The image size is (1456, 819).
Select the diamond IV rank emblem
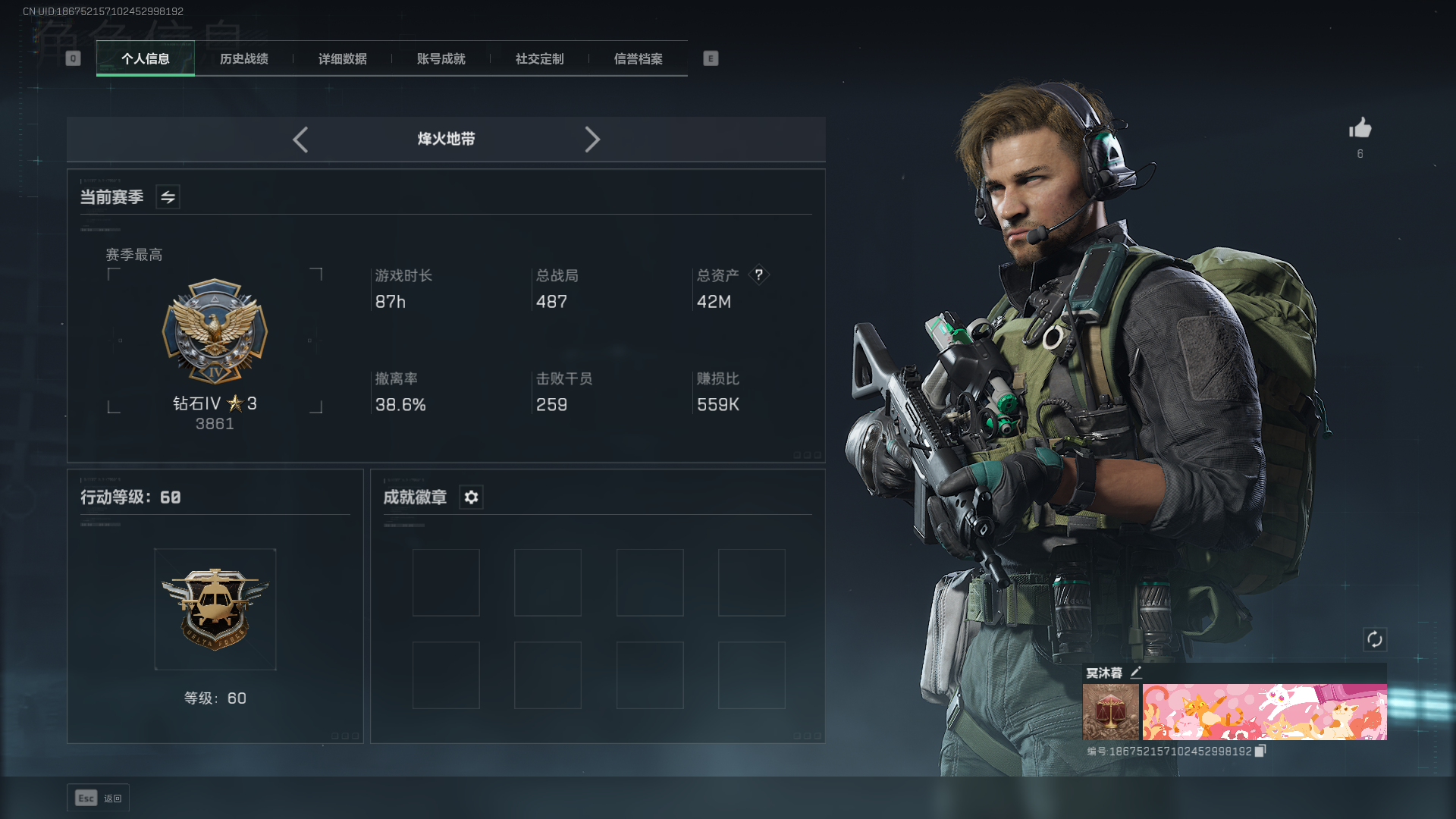[215, 331]
